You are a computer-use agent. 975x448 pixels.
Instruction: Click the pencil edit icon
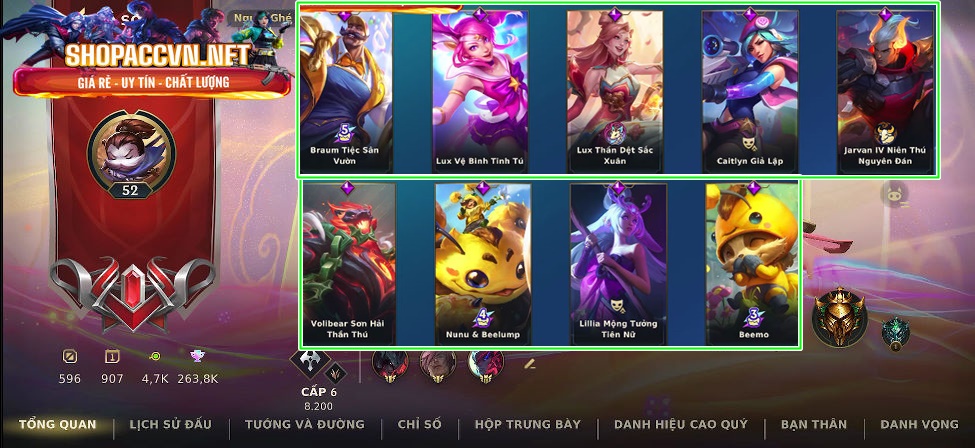tap(532, 363)
